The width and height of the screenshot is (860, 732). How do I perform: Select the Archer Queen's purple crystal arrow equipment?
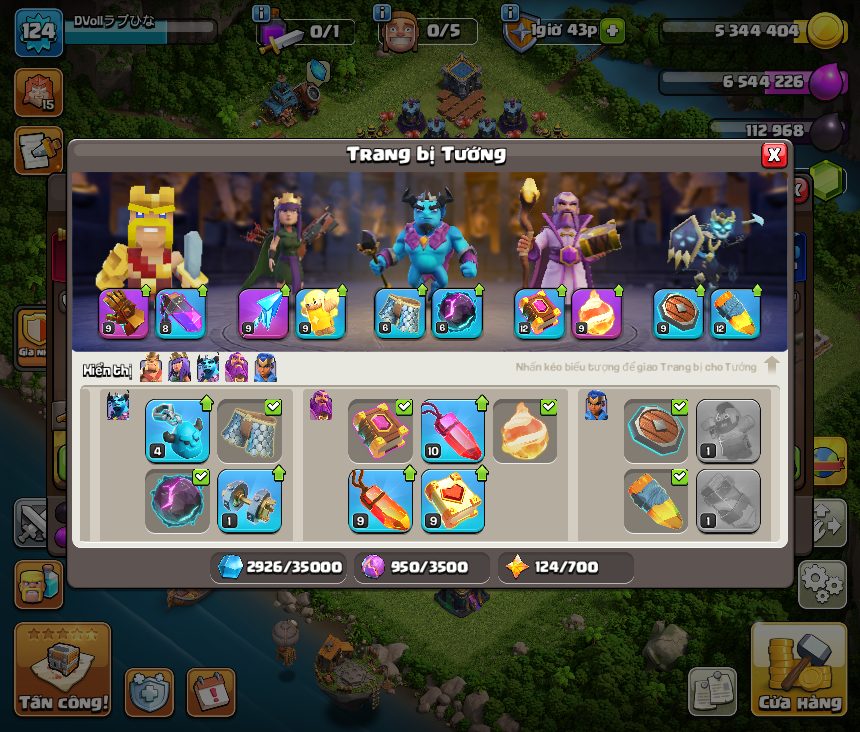coord(264,313)
